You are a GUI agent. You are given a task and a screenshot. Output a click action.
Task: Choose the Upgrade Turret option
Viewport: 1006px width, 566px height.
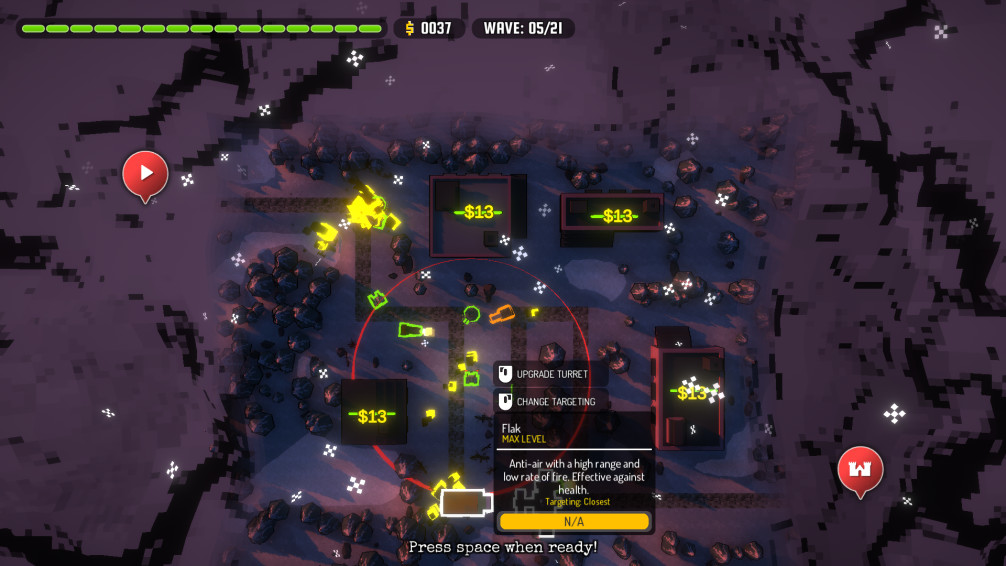pyautogui.click(x=551, y=374)
